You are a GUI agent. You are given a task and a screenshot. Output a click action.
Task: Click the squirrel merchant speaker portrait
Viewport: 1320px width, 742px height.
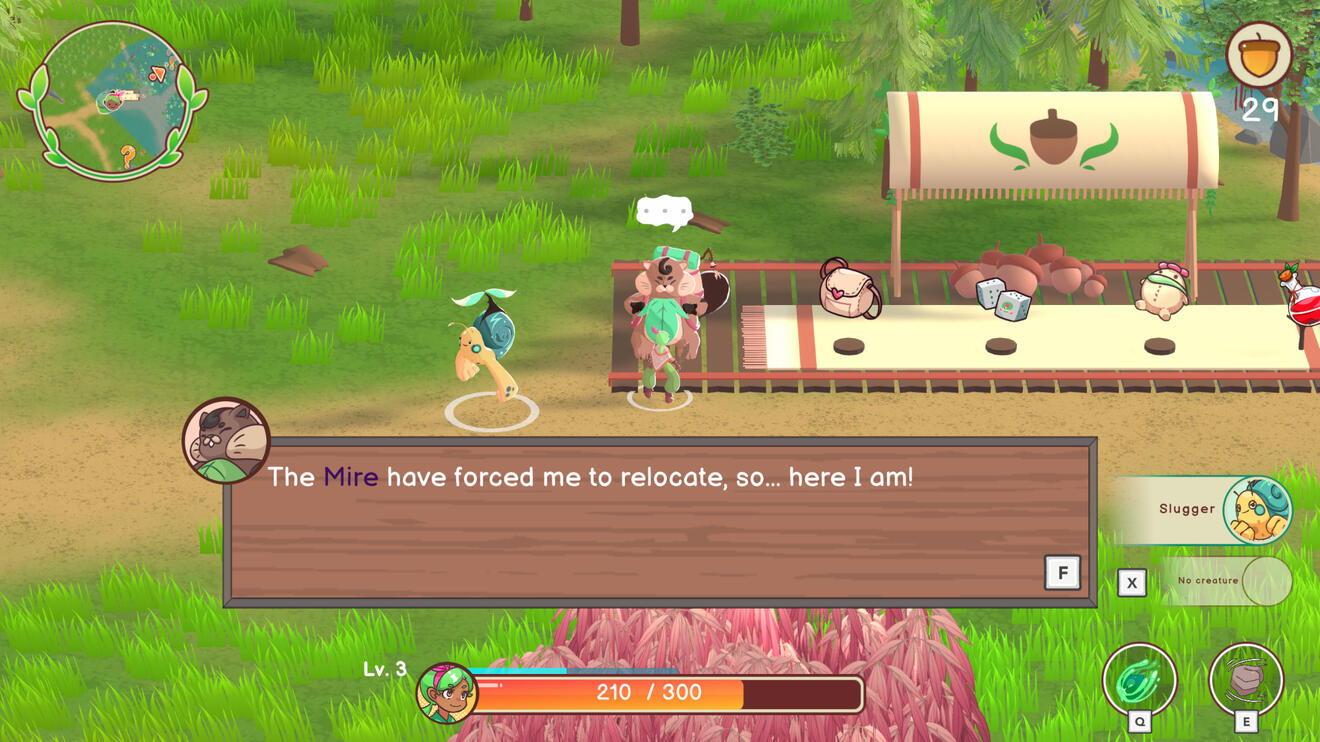pyautogui.click(x=226, y=440)
